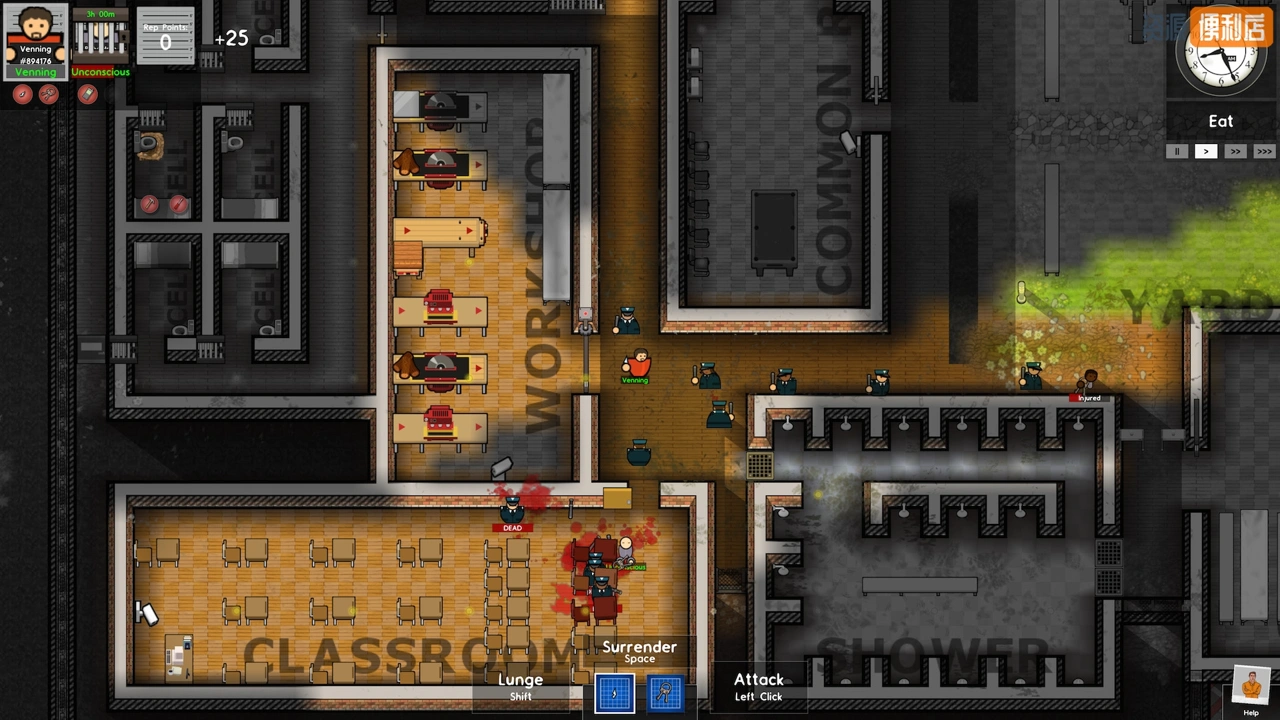This screenshot has height=720, width=1280.
Task: Set game speed to triple fast-forward
Action: [1264, 151]
